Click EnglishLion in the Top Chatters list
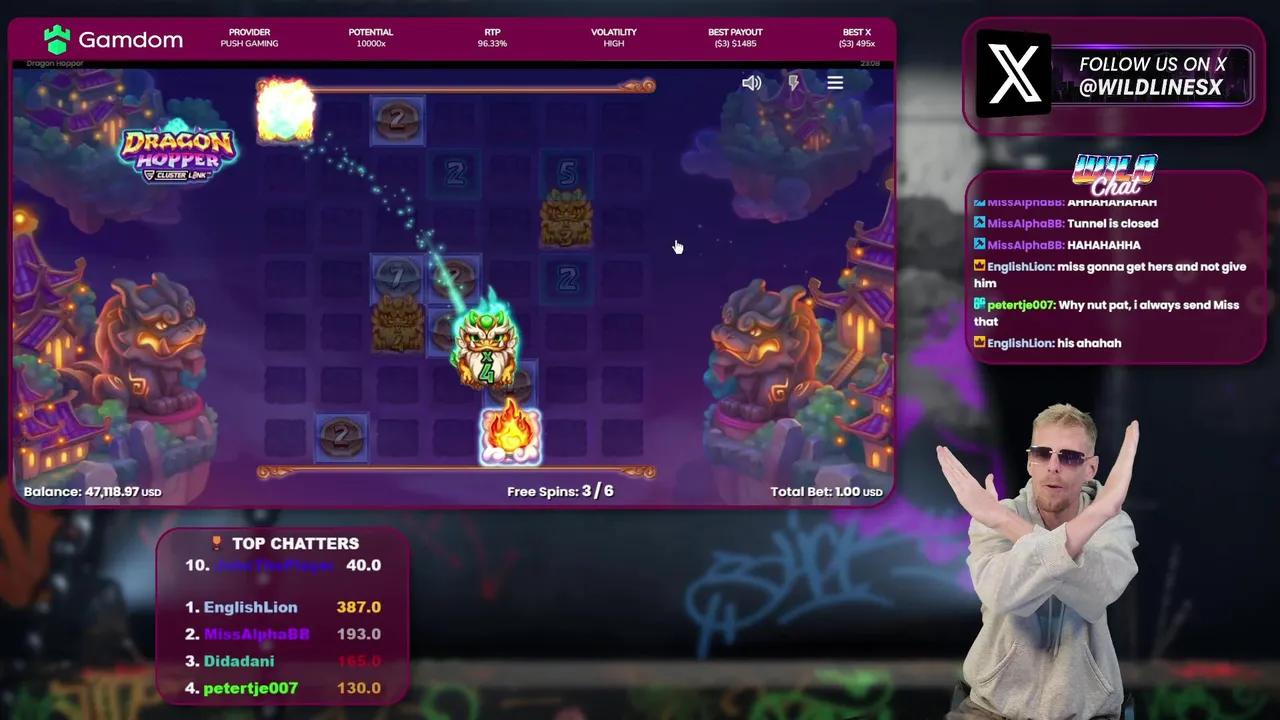This screenshot has height=720, width=1280. click(x=250, y=607)
